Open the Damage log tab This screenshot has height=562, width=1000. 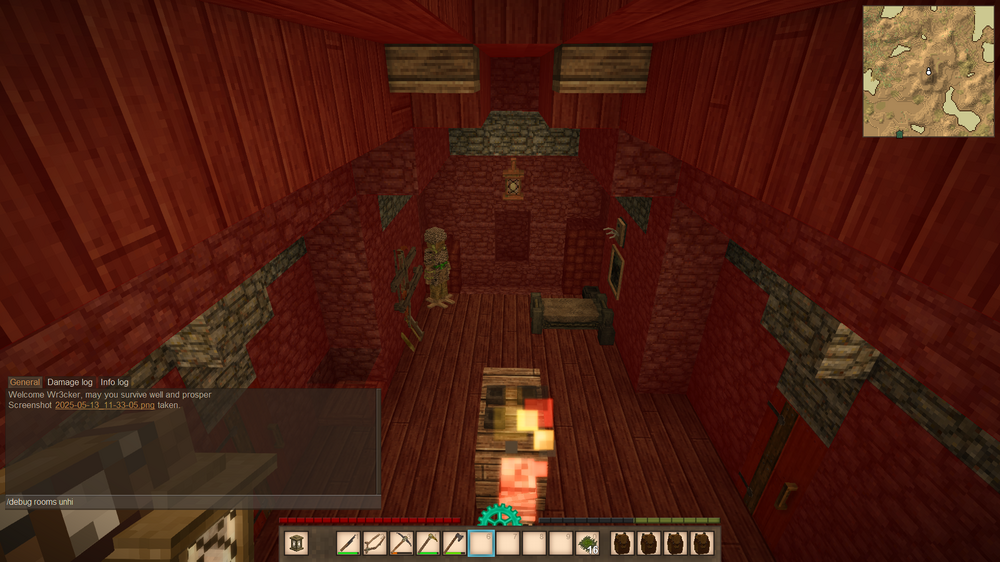pyautogui.click(x=70, y=382)
